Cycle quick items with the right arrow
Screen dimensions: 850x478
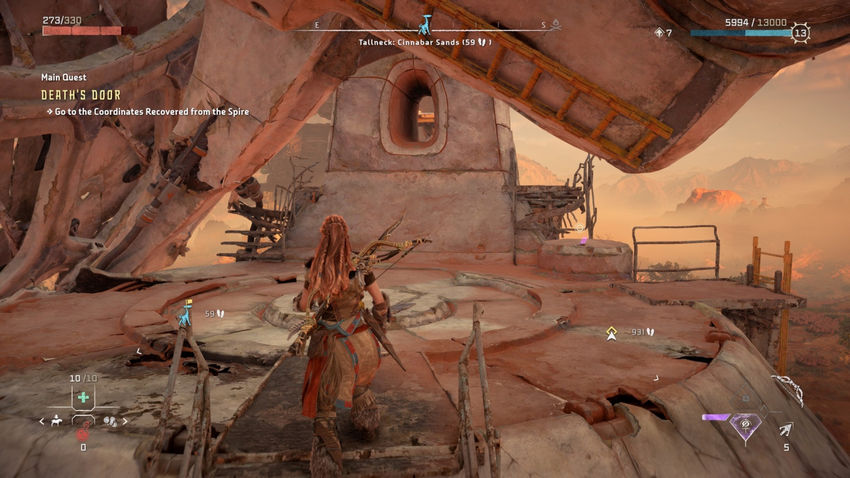coord(127,421)
